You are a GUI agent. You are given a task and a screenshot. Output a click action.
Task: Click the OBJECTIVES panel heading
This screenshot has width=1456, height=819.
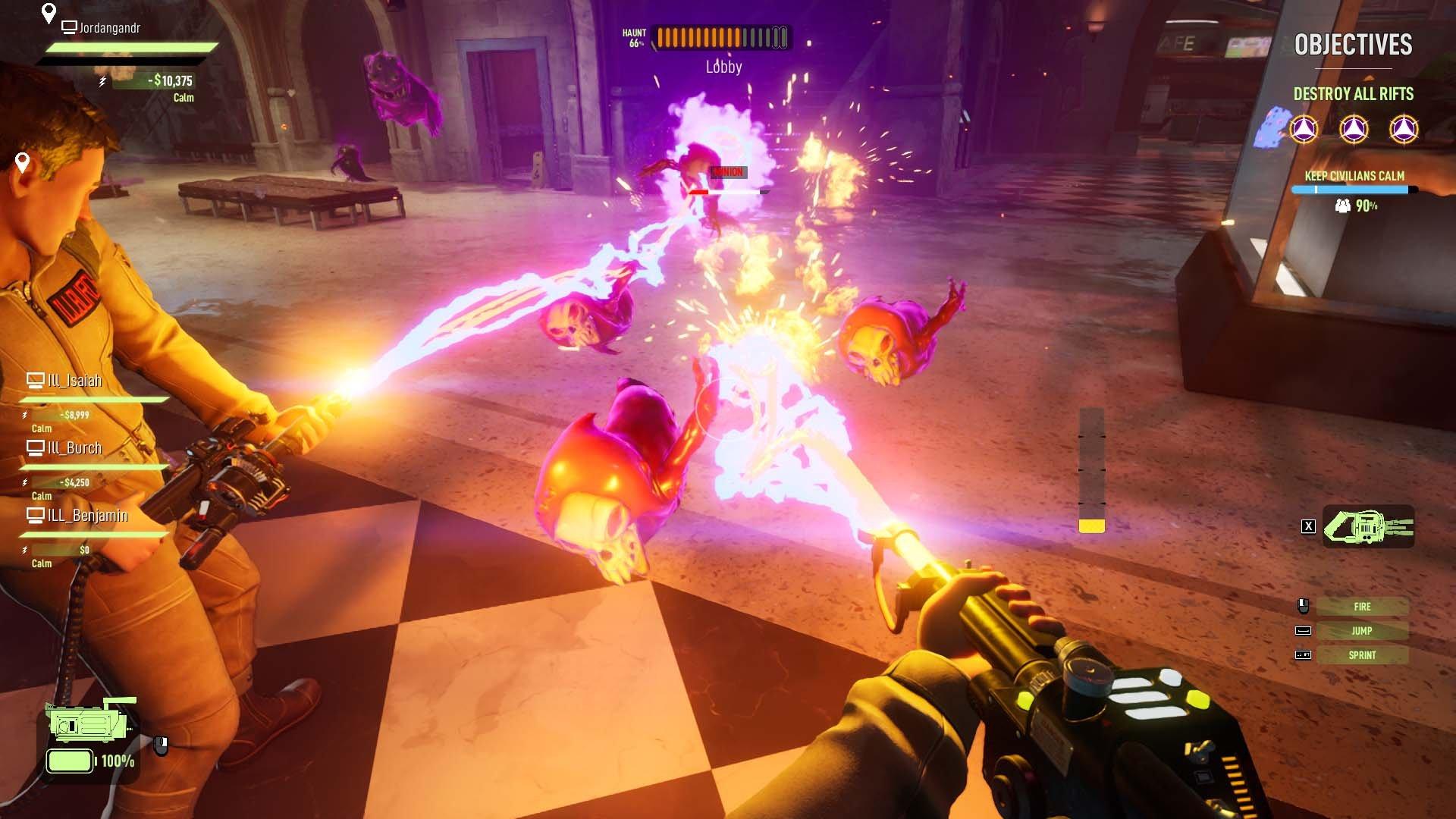pyautogui.click(x=1353, y=45)
